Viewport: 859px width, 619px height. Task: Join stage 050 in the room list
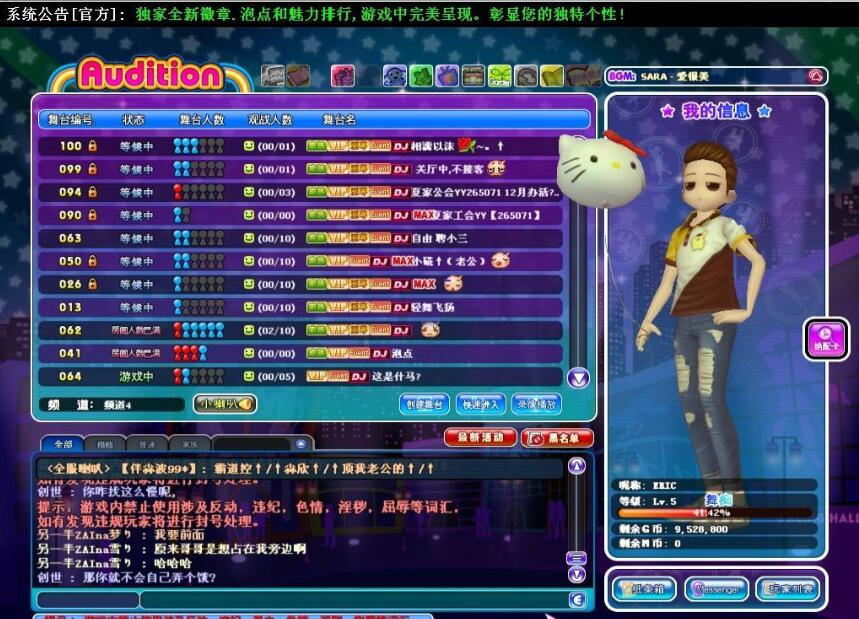click(x=300, y=261)
